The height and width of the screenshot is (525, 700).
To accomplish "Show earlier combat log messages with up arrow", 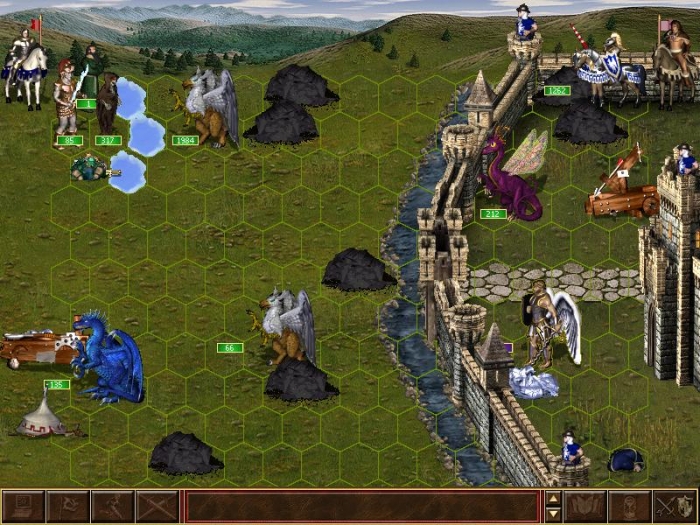I will tap(553, 498).
